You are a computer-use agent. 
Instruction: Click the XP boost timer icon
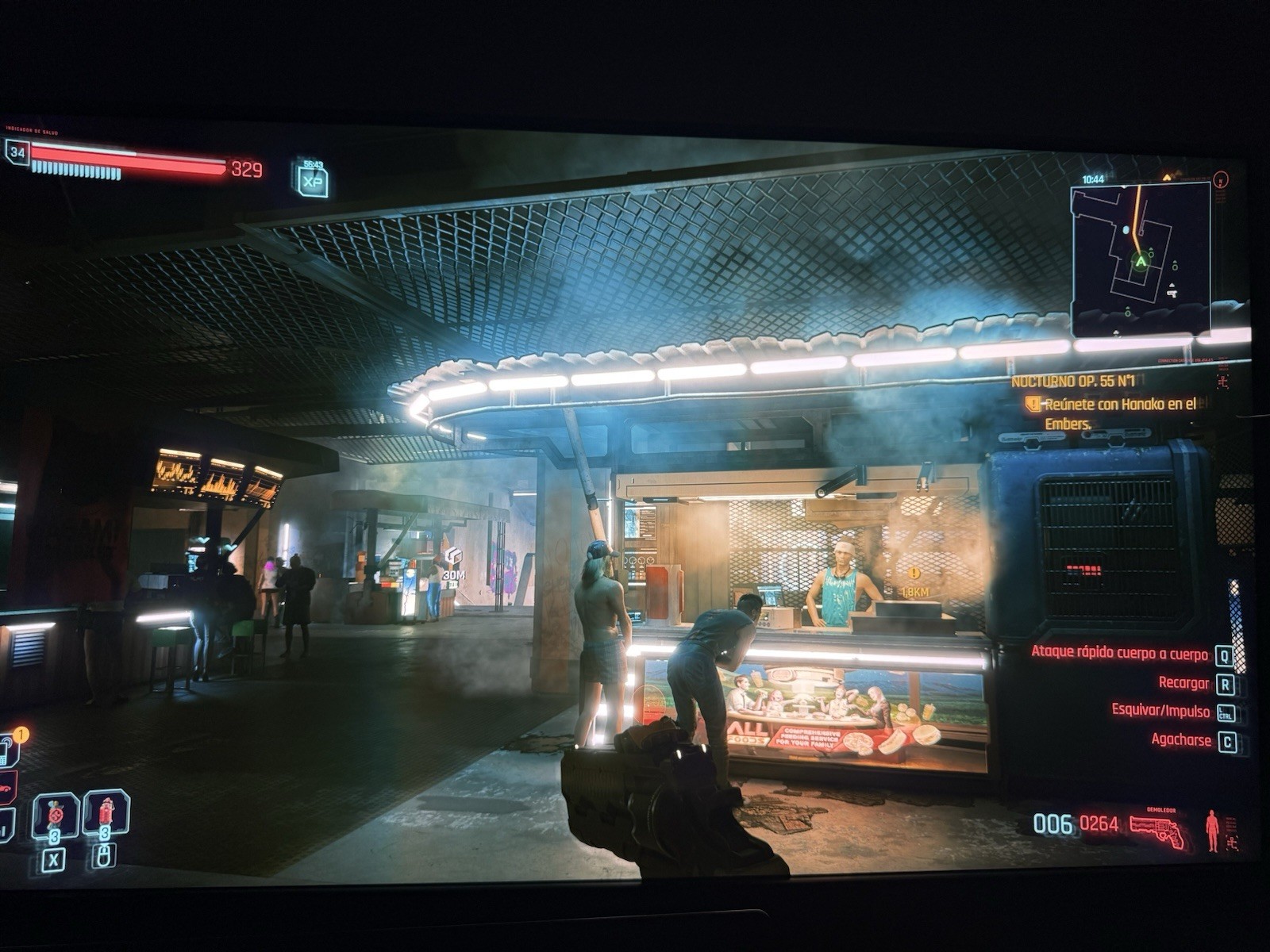312,180
